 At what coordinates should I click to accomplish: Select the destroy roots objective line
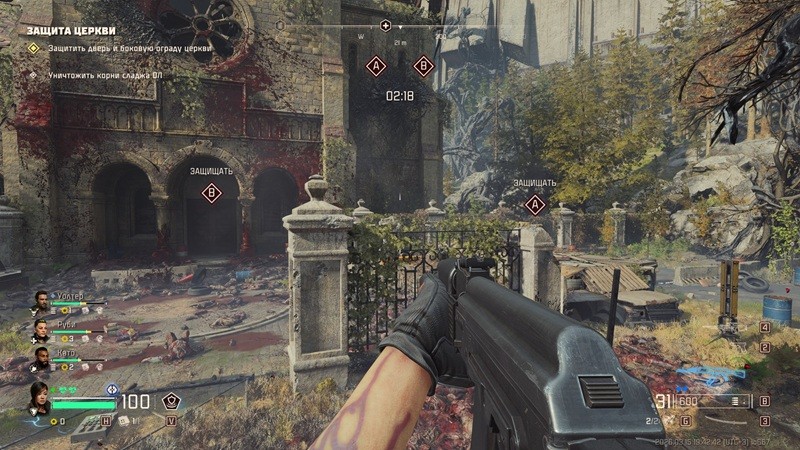(100, 75)
